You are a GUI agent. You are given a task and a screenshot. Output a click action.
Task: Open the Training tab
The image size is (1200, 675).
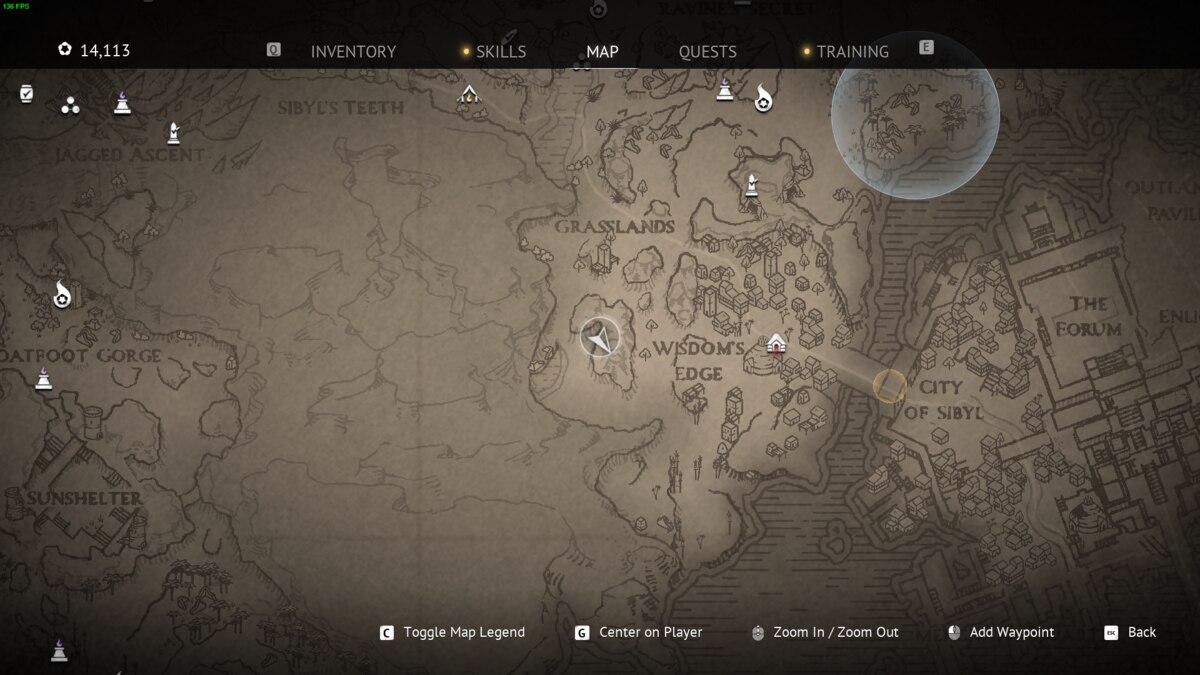[x=852, y=52]
